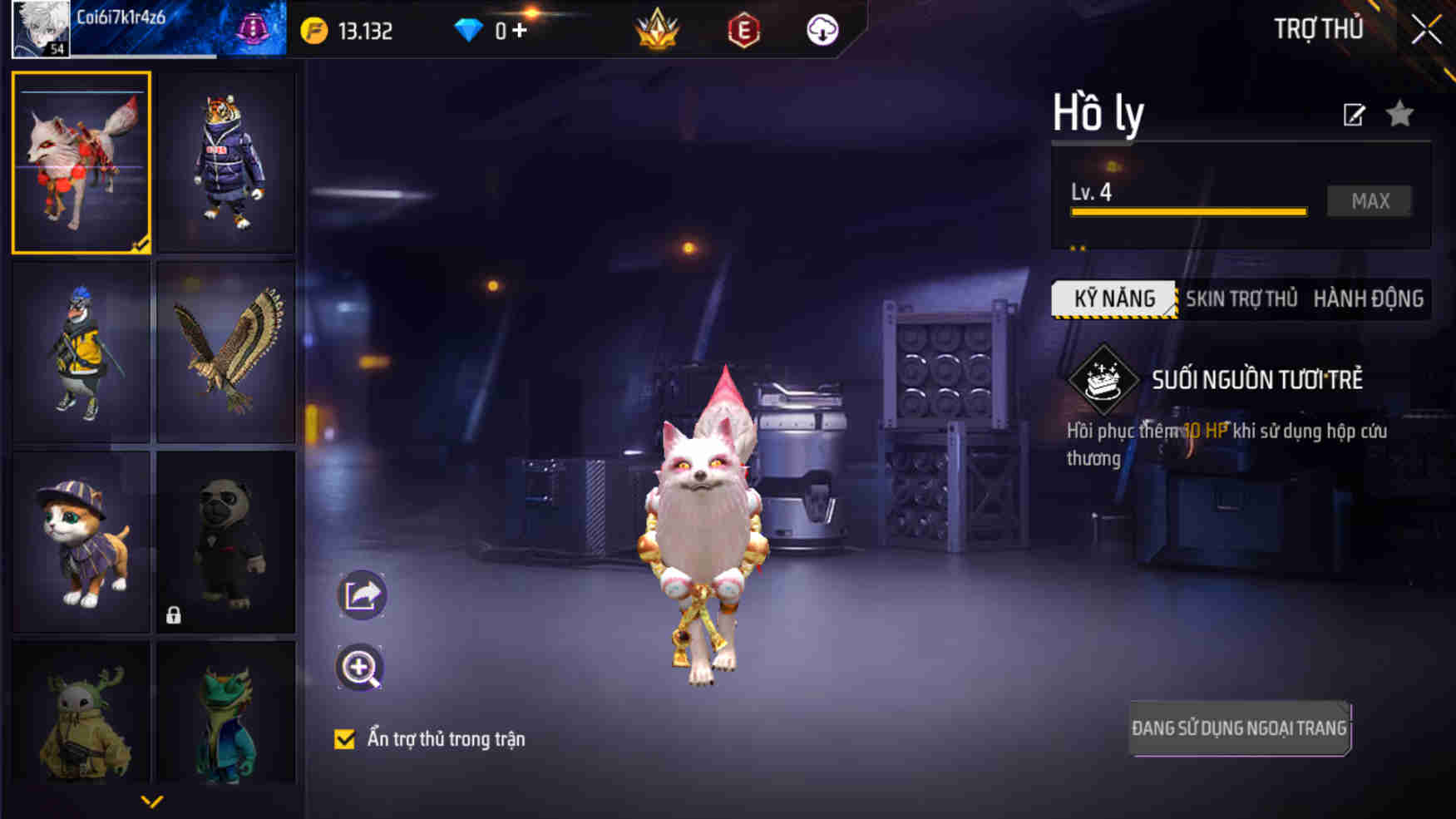Image resolution: width=1456 pixels, height=819 pixels.
Task: Click the ĐANG SỬ DỤNG NGOẠI TRANG button
Action: (x=1240, y=726)
